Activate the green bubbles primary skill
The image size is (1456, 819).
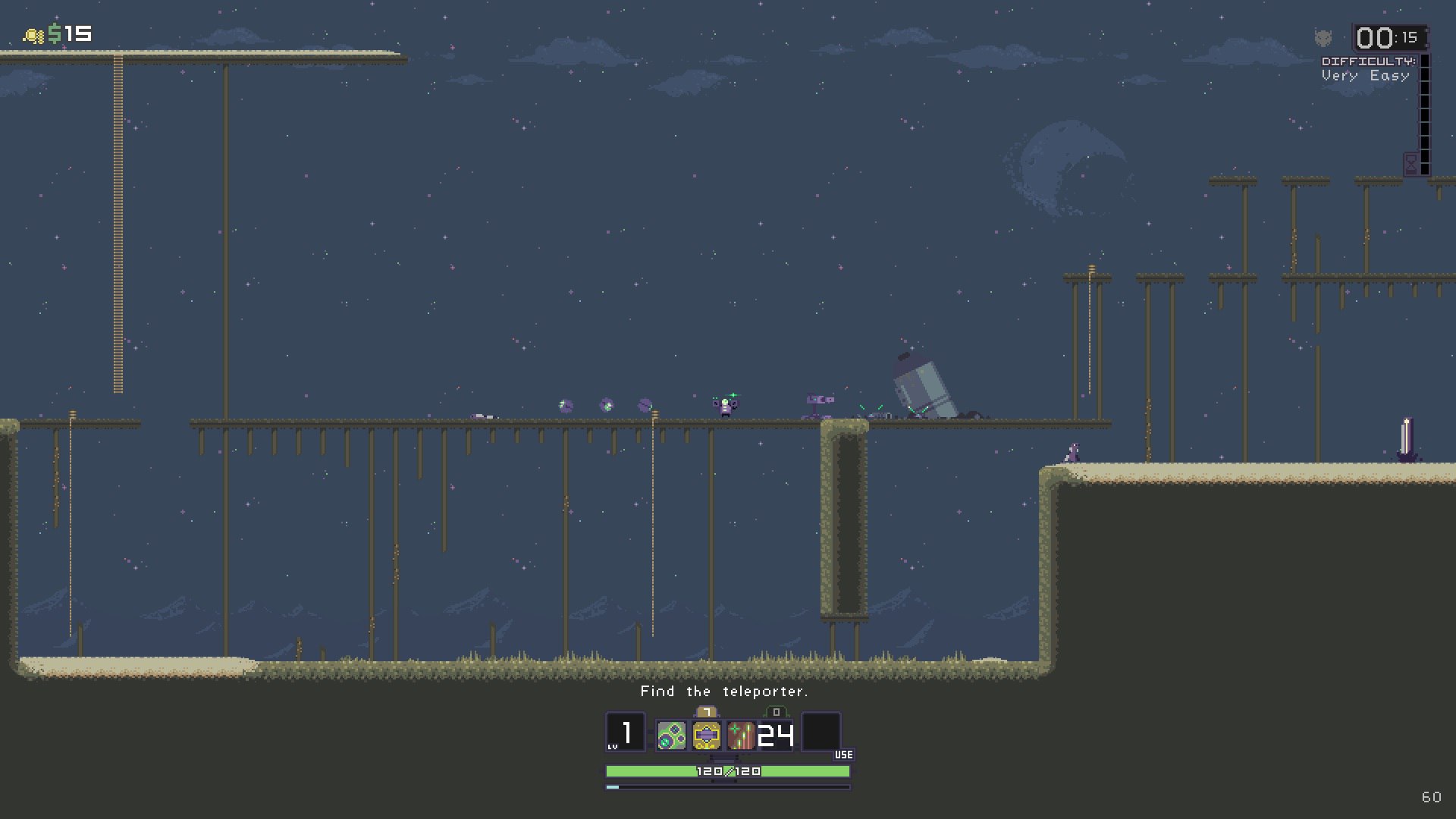[671, 735]
